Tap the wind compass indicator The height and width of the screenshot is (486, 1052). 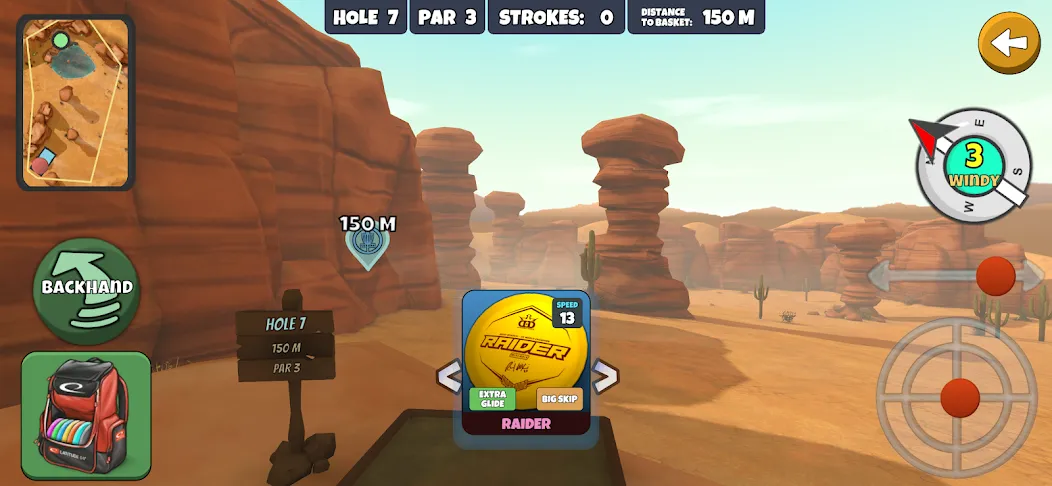973,165
